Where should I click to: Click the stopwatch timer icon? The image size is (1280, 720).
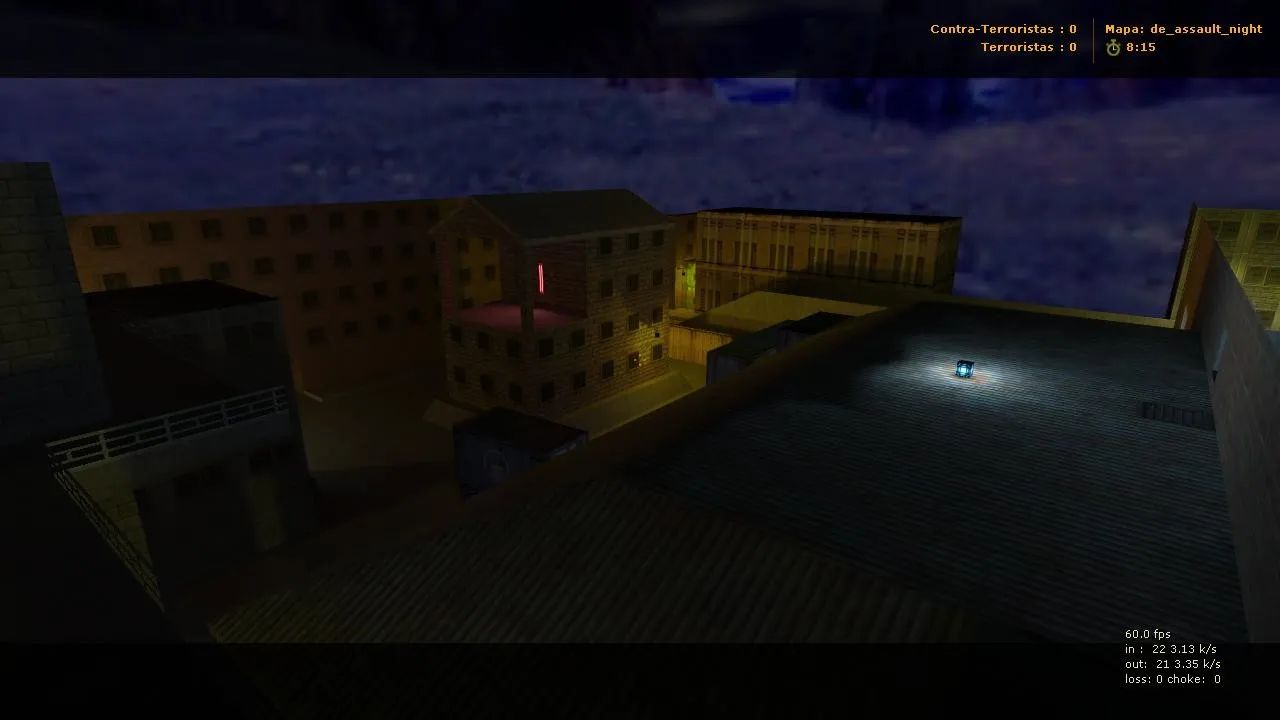pyautogui.click(x=1113, y=47)
